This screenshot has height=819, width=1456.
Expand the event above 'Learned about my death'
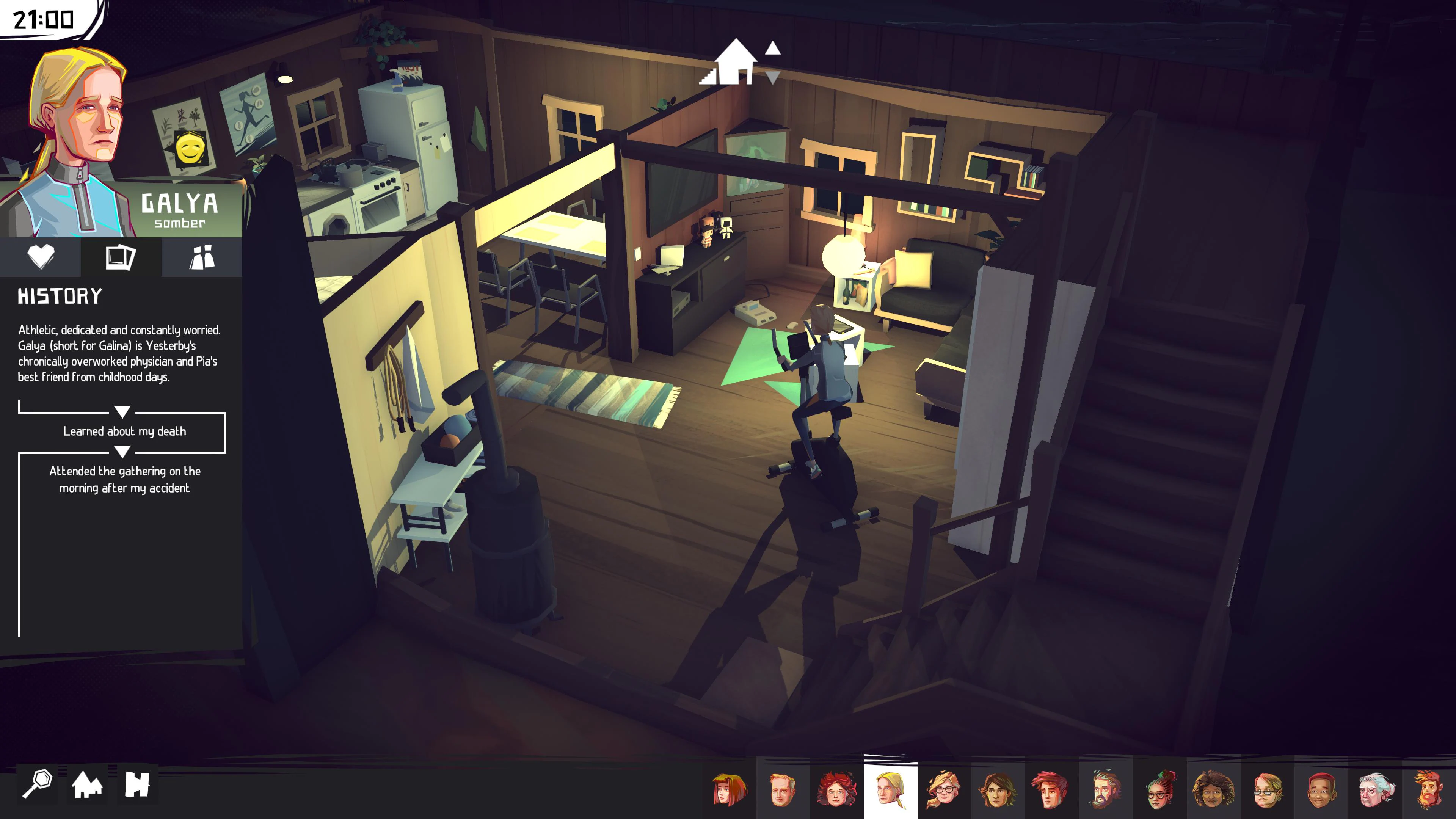pyautogui.click(x=122, y=411)
